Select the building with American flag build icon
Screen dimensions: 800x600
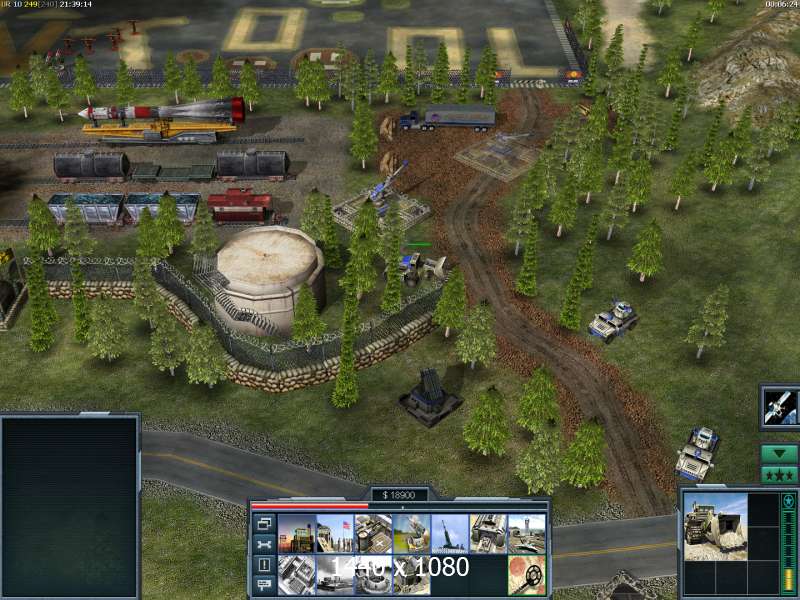coord(334,533)
